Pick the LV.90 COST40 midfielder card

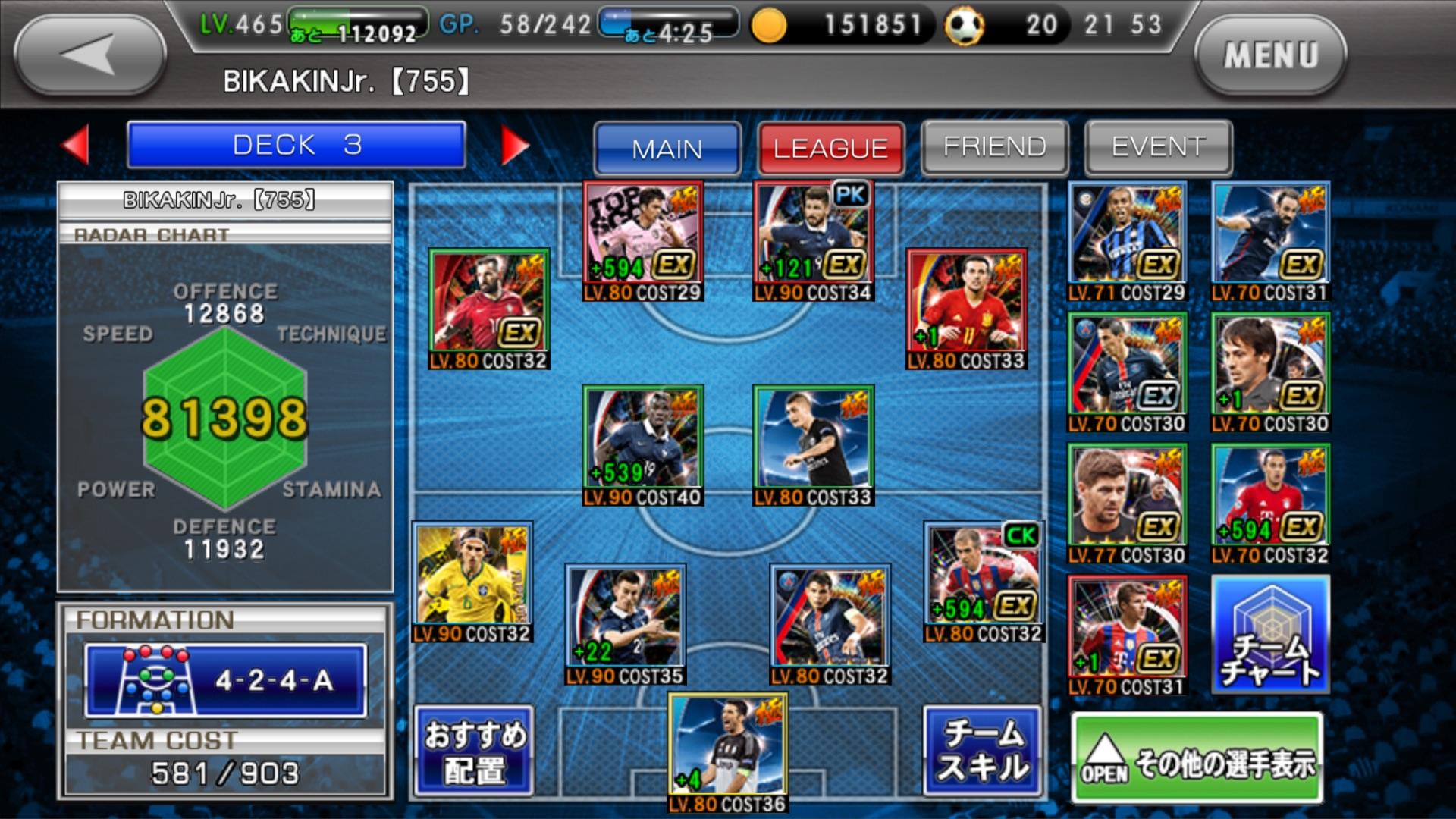coord(643,444)
